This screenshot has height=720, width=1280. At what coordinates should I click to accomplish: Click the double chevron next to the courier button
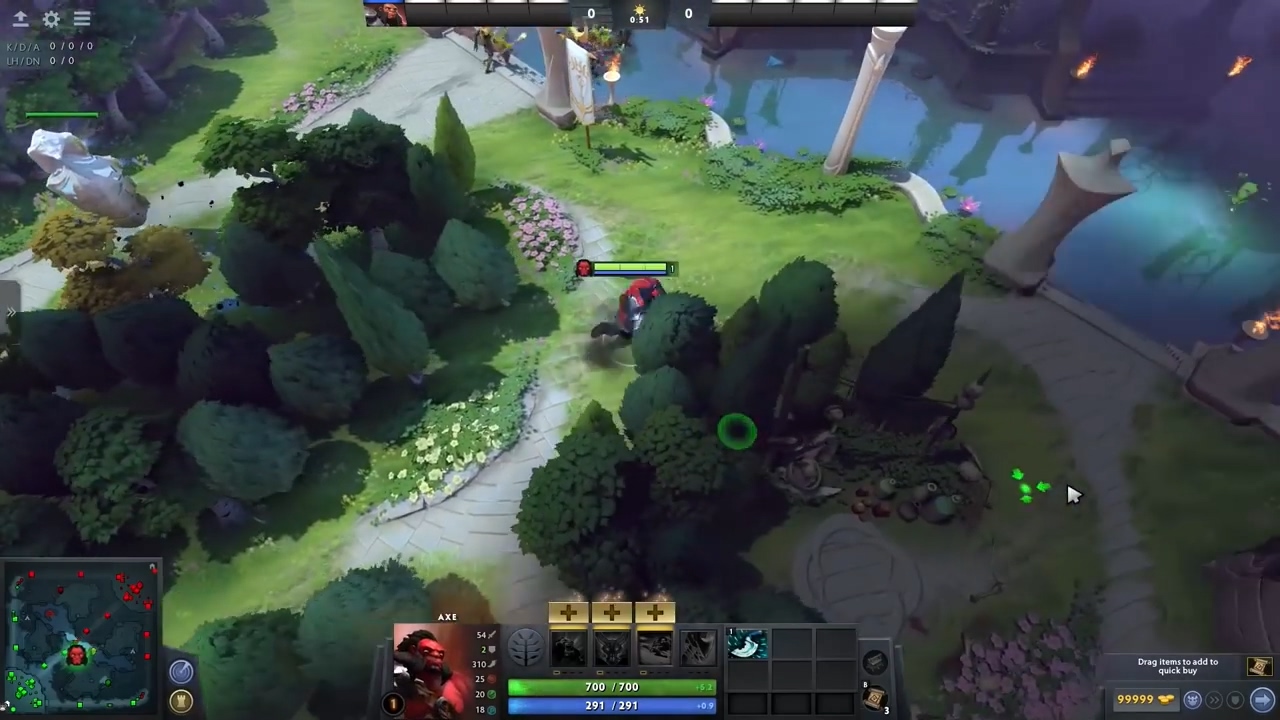point(1214,700)
